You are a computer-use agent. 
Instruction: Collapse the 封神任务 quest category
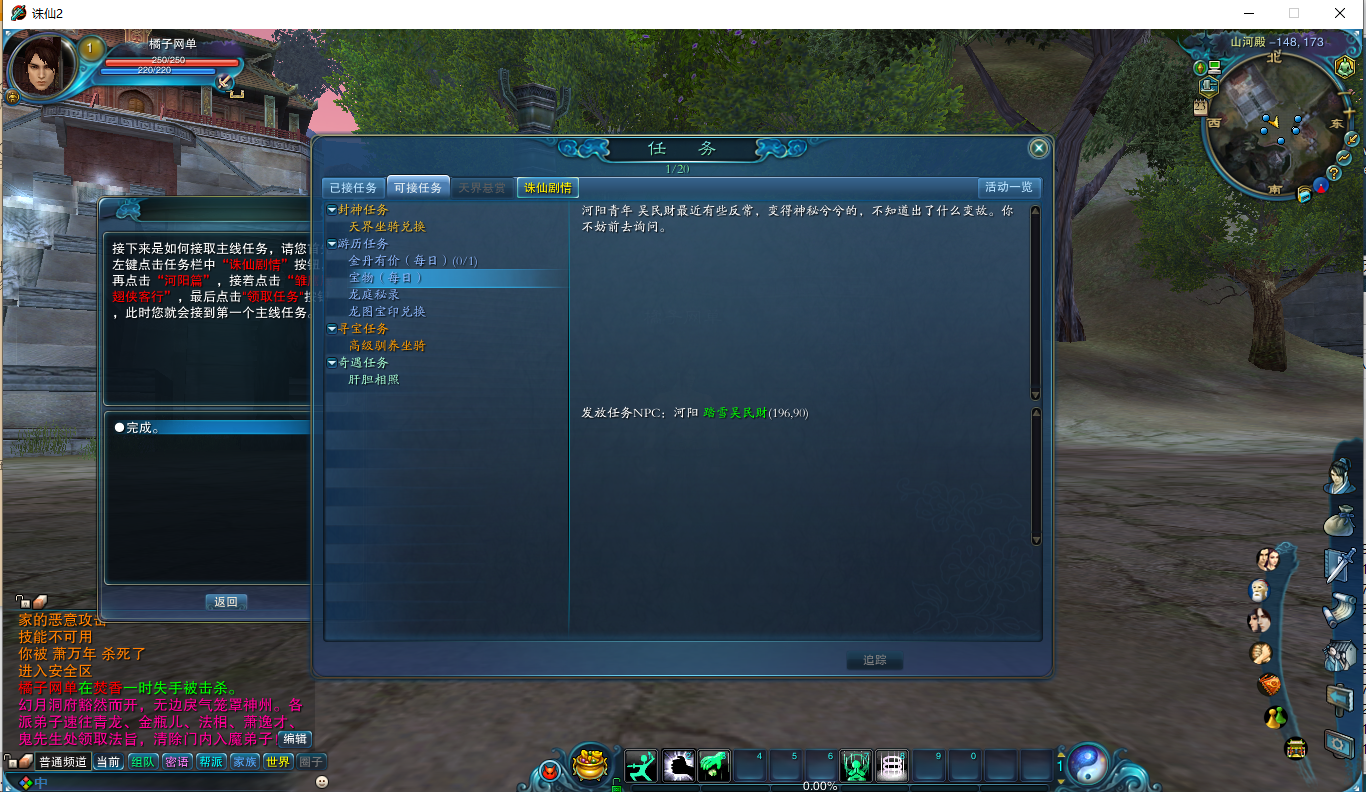(x=330, y=209)
